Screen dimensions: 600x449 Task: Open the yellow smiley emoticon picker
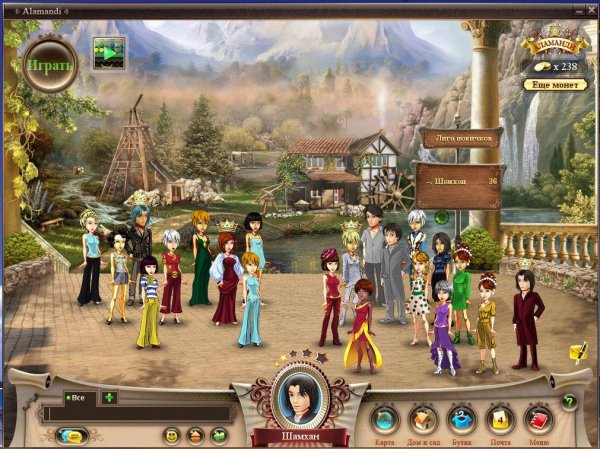coord(171,436)
